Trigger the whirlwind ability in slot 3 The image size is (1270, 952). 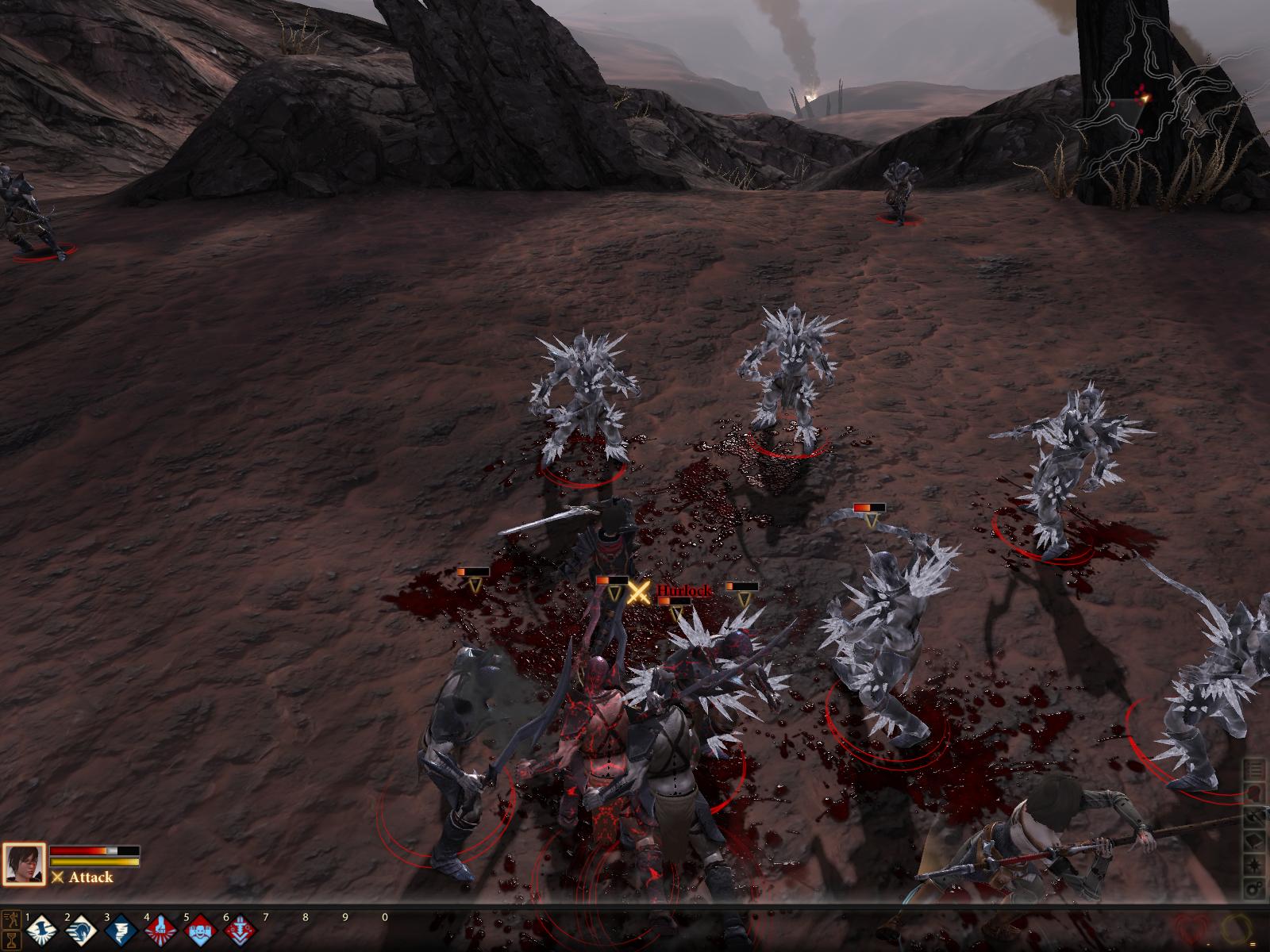tap(119, 931)
